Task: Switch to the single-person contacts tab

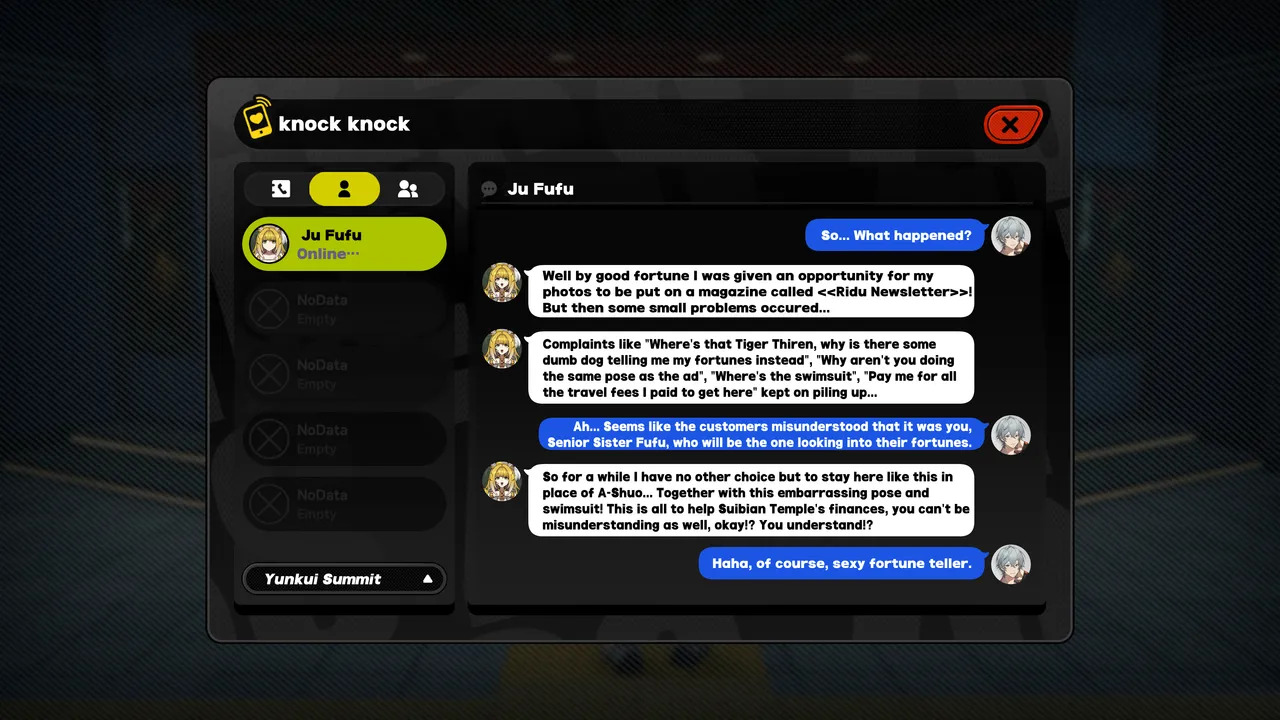Action: (344, 189)
